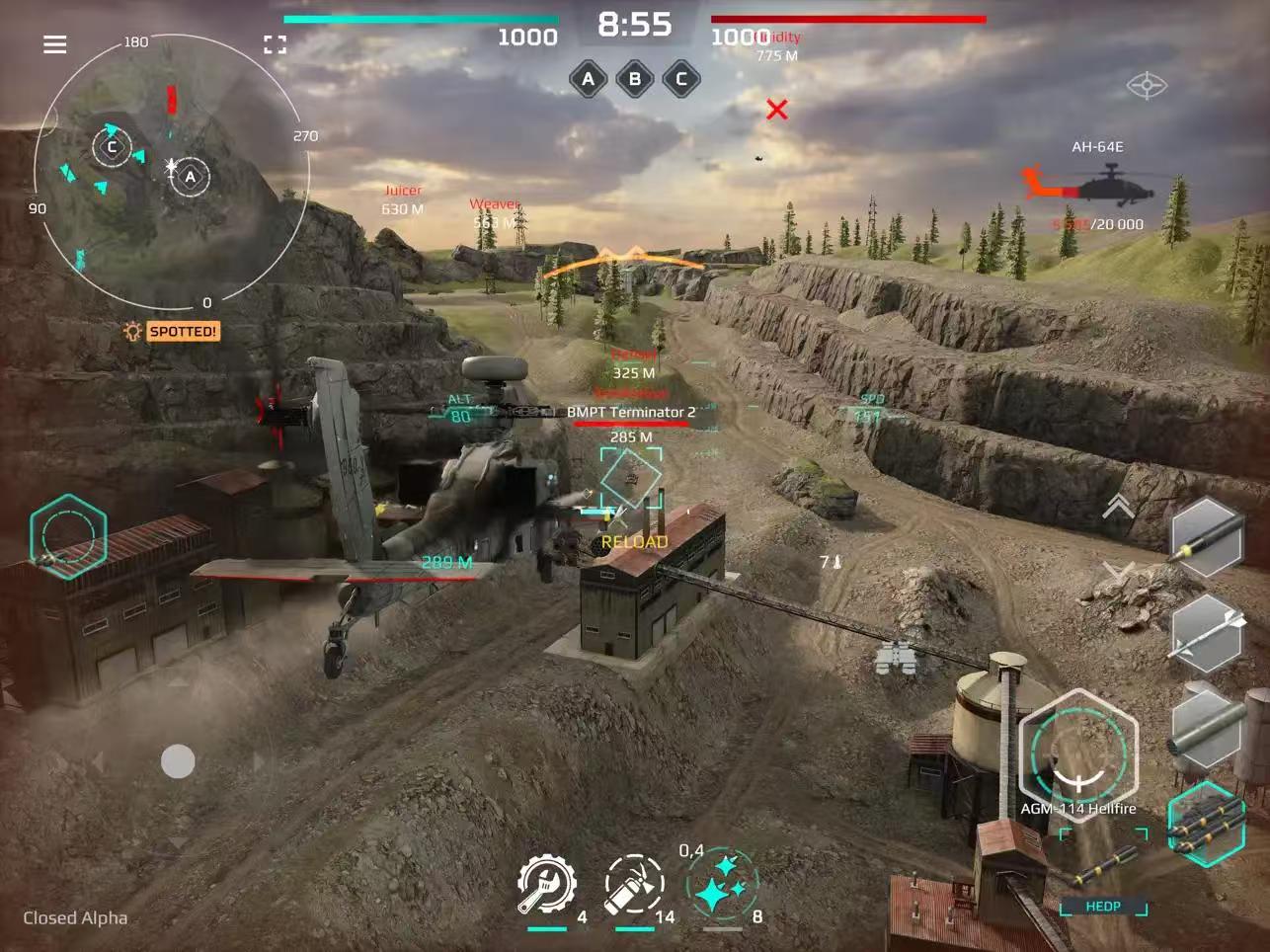Select the cannon shell weapon slot
This screenshot has height=952, width=1270.
click(x=1207, y=538)
